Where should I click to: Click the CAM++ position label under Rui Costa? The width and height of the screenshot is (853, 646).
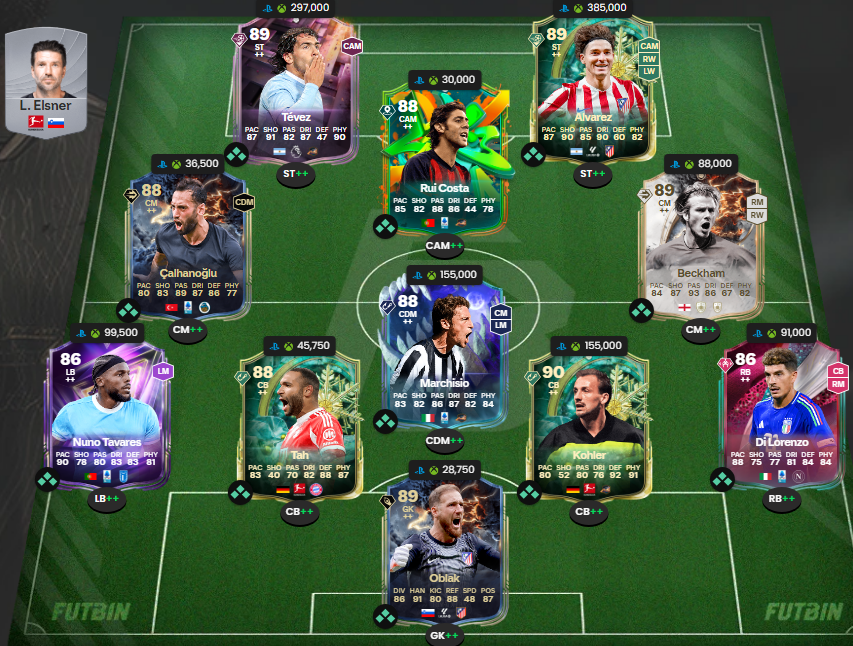(446, 245)
